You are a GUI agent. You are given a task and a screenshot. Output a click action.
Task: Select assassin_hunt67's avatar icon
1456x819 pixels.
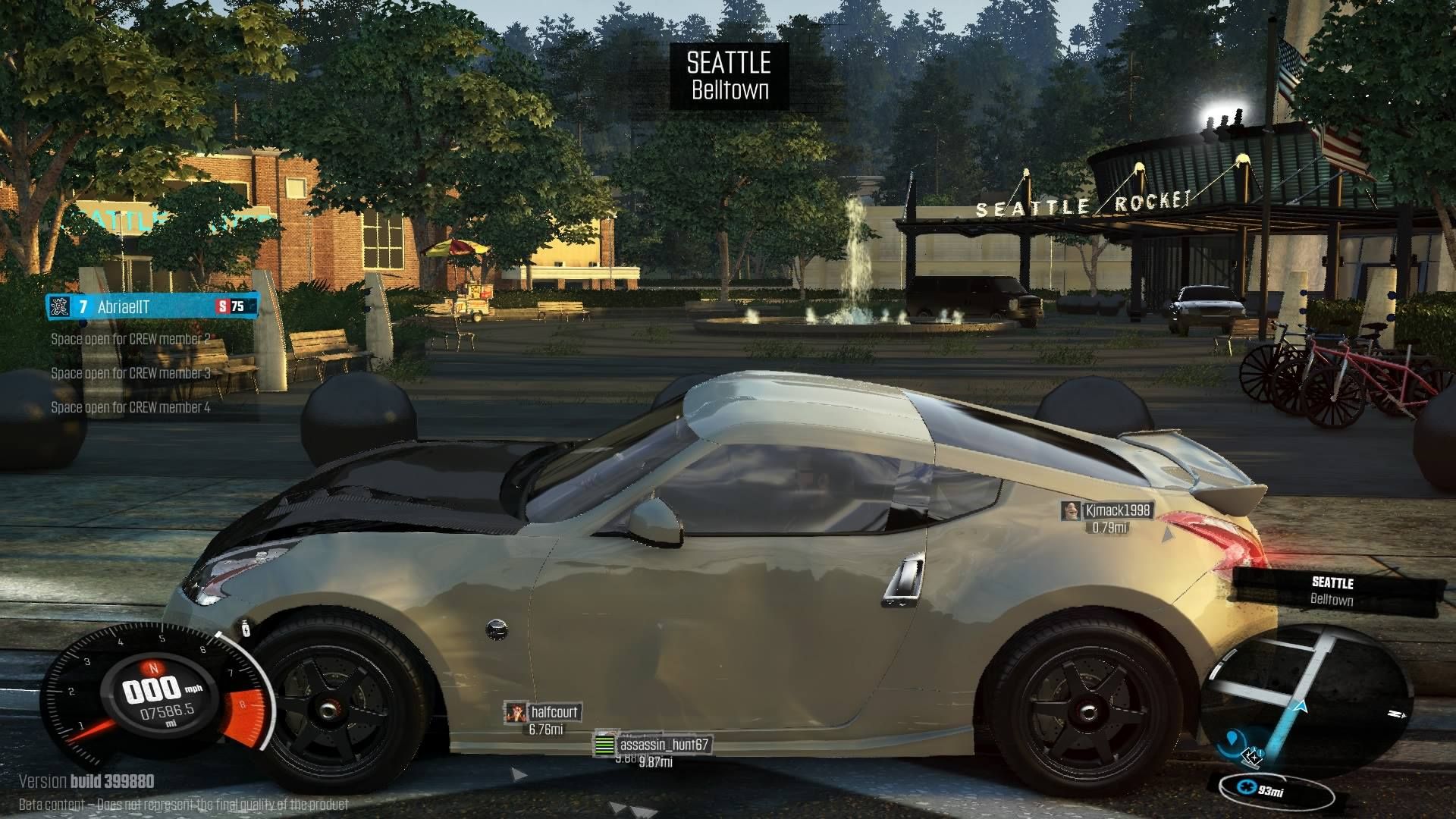click(606, 745)
